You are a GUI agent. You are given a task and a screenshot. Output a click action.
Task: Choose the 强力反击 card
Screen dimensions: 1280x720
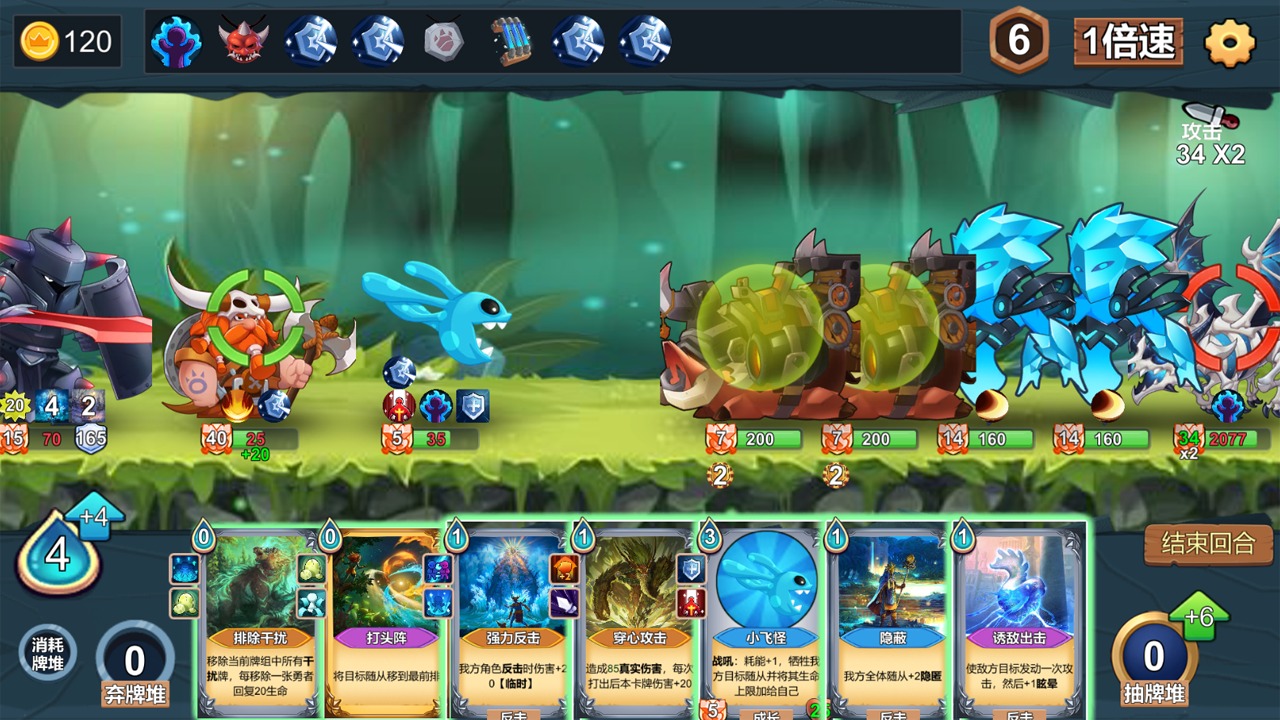[x=512, y=620]
